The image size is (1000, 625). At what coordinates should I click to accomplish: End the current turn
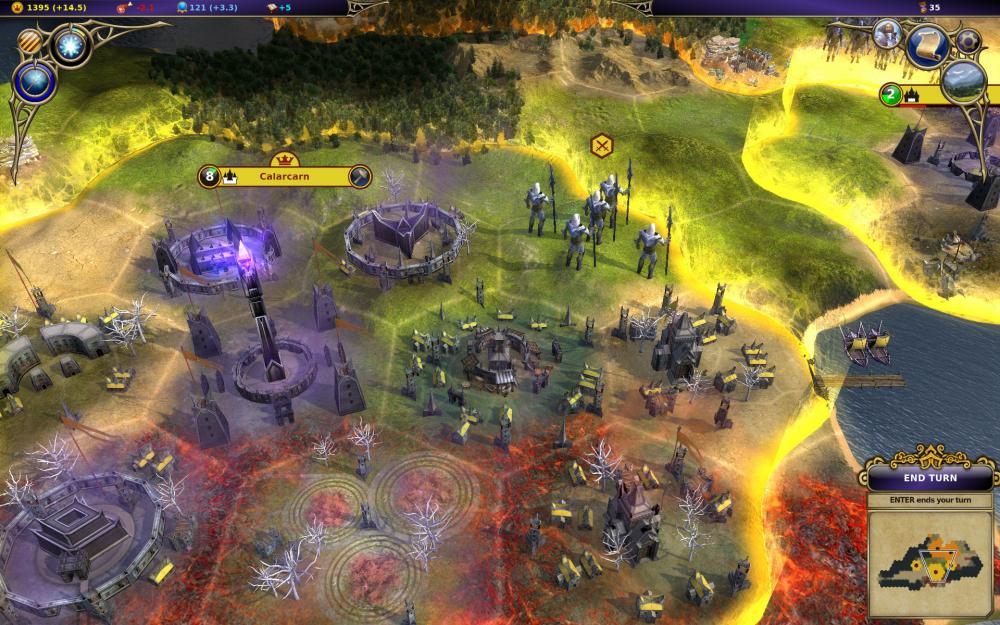point(930,477)
